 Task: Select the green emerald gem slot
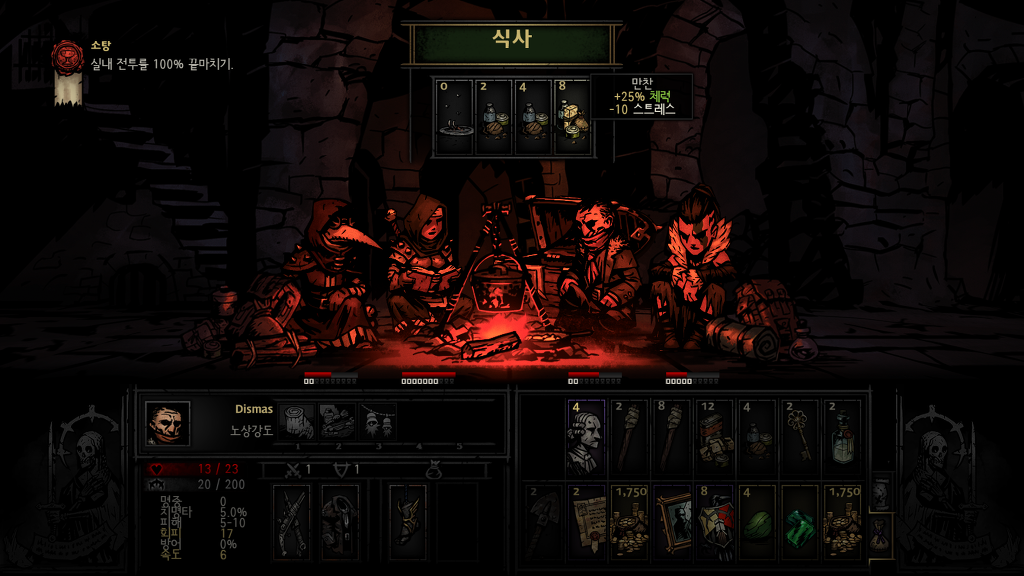click(799, 520)
